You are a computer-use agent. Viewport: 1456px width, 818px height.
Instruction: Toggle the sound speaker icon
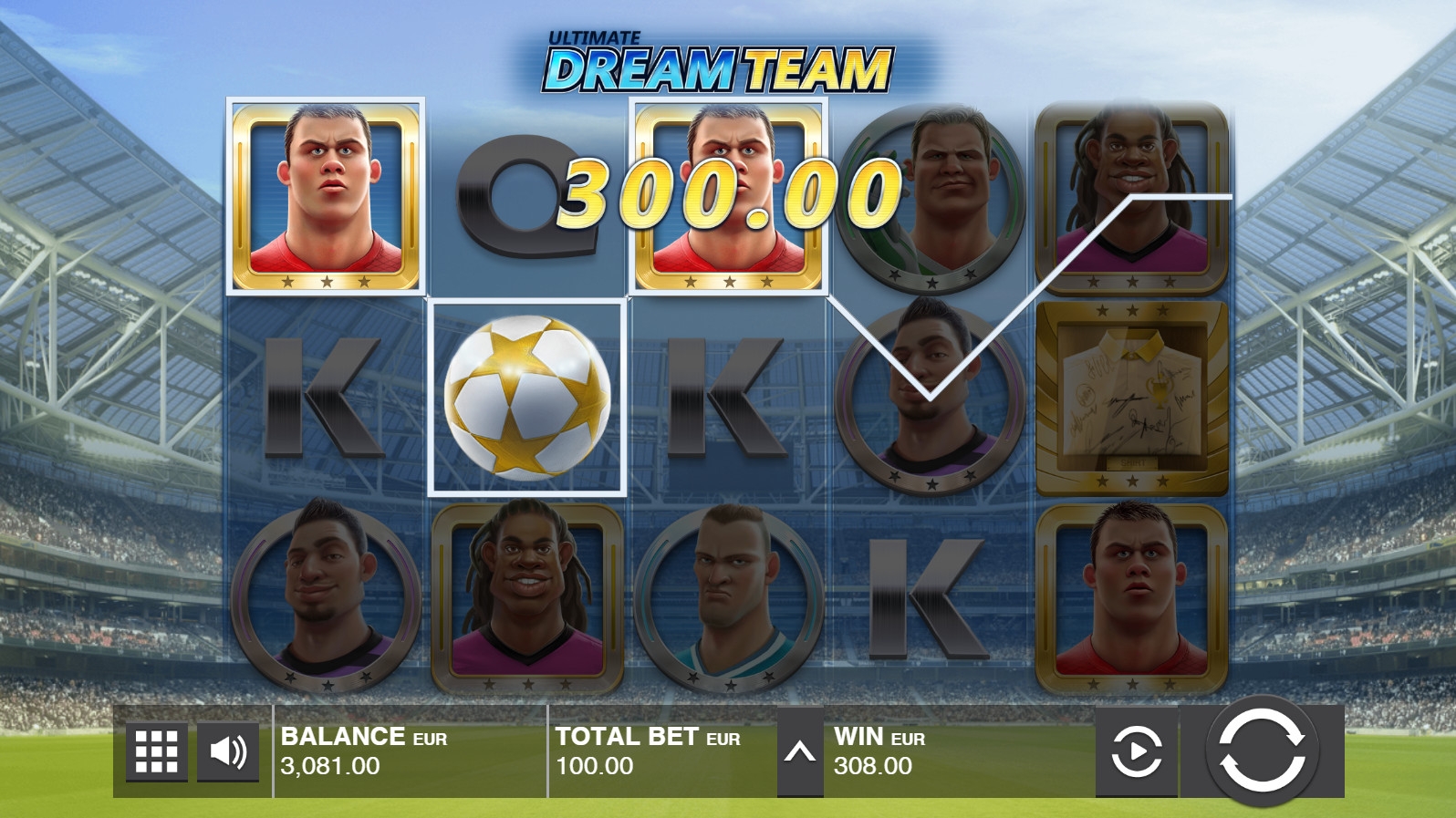(228, 751)
